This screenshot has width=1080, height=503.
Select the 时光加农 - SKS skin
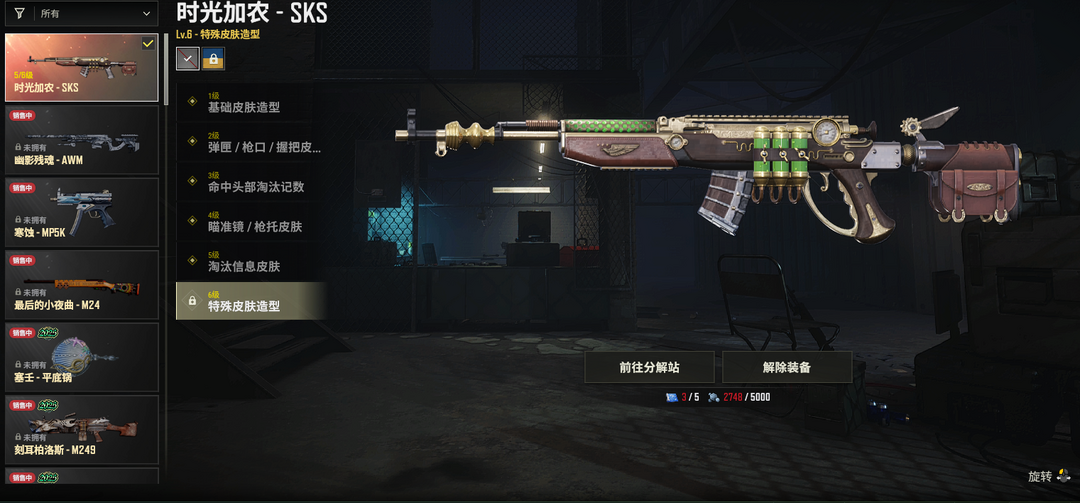[81, 67]
